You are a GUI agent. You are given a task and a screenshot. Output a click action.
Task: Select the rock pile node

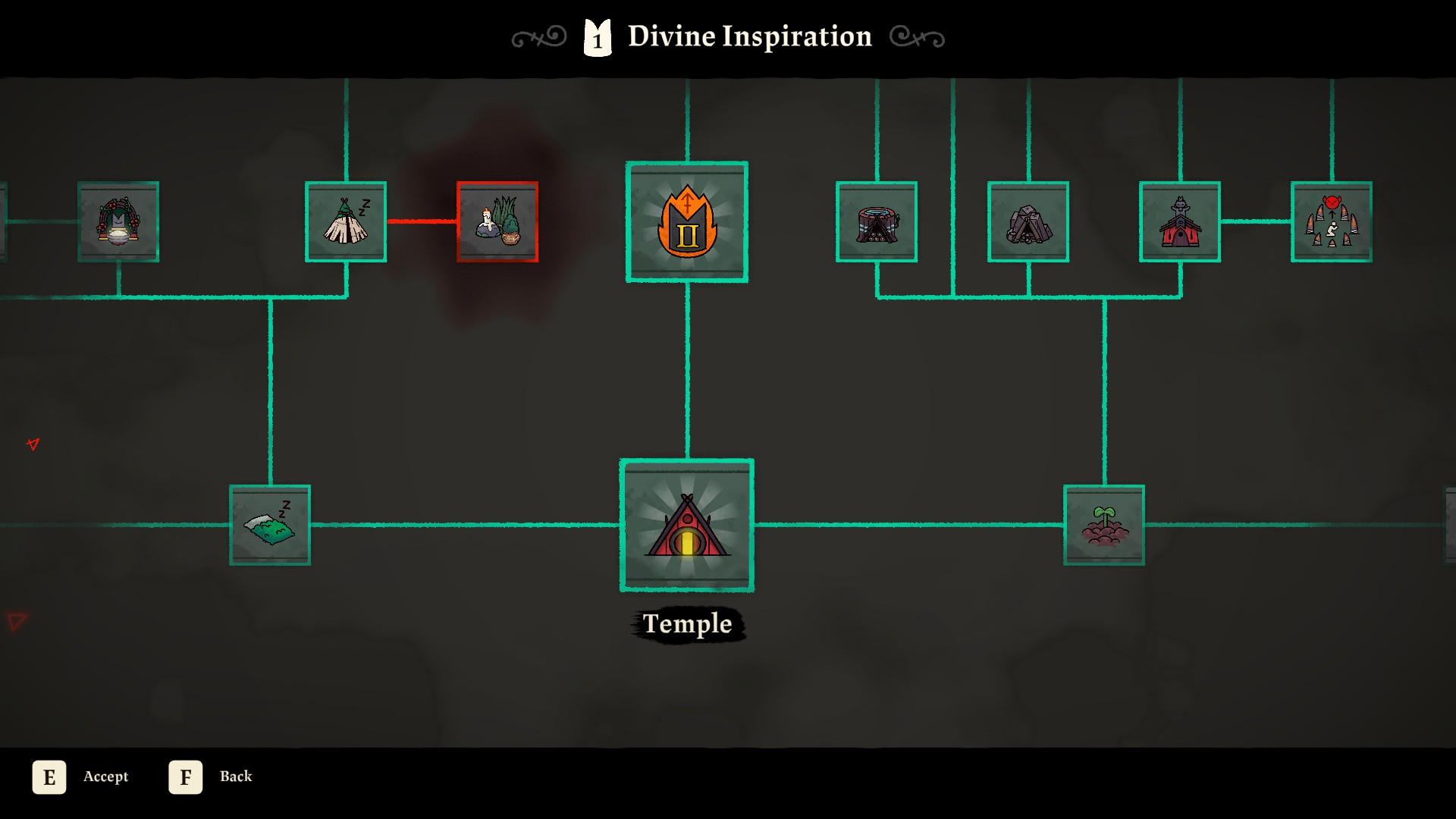point(1028,221)
